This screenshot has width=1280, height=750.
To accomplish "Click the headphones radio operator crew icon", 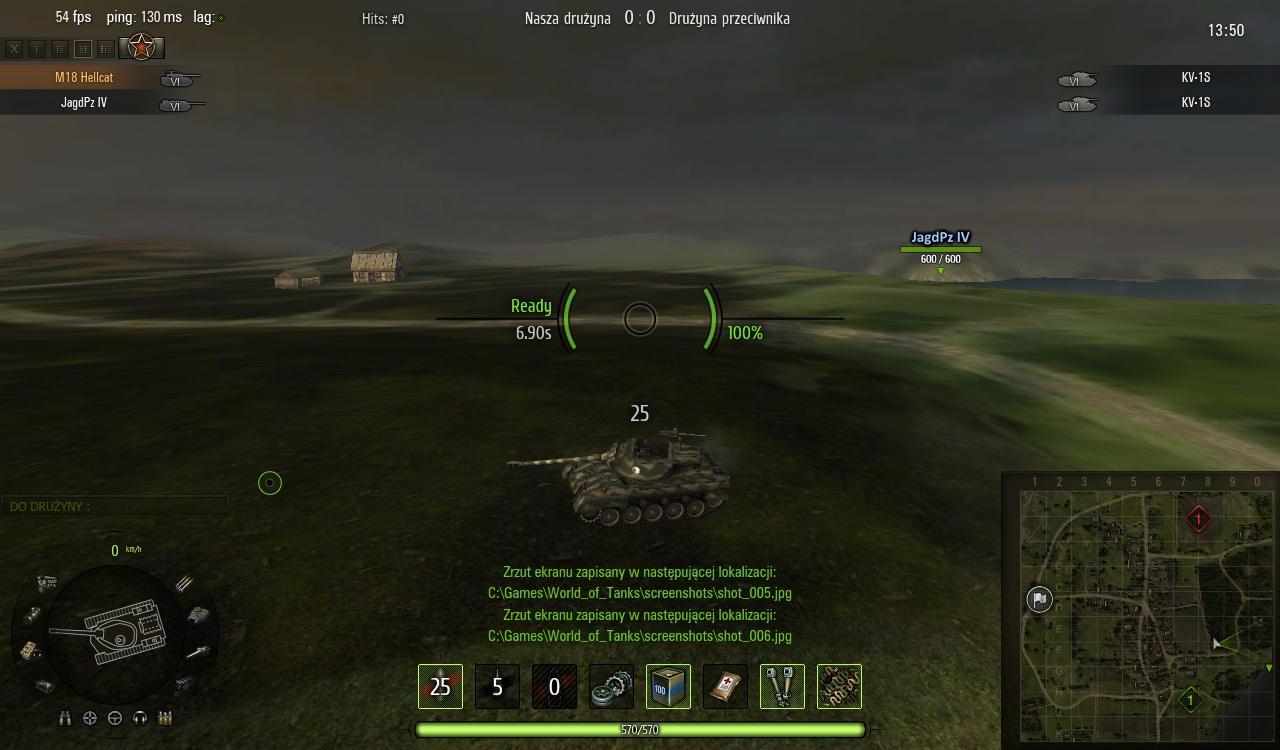I will [140, 718].
